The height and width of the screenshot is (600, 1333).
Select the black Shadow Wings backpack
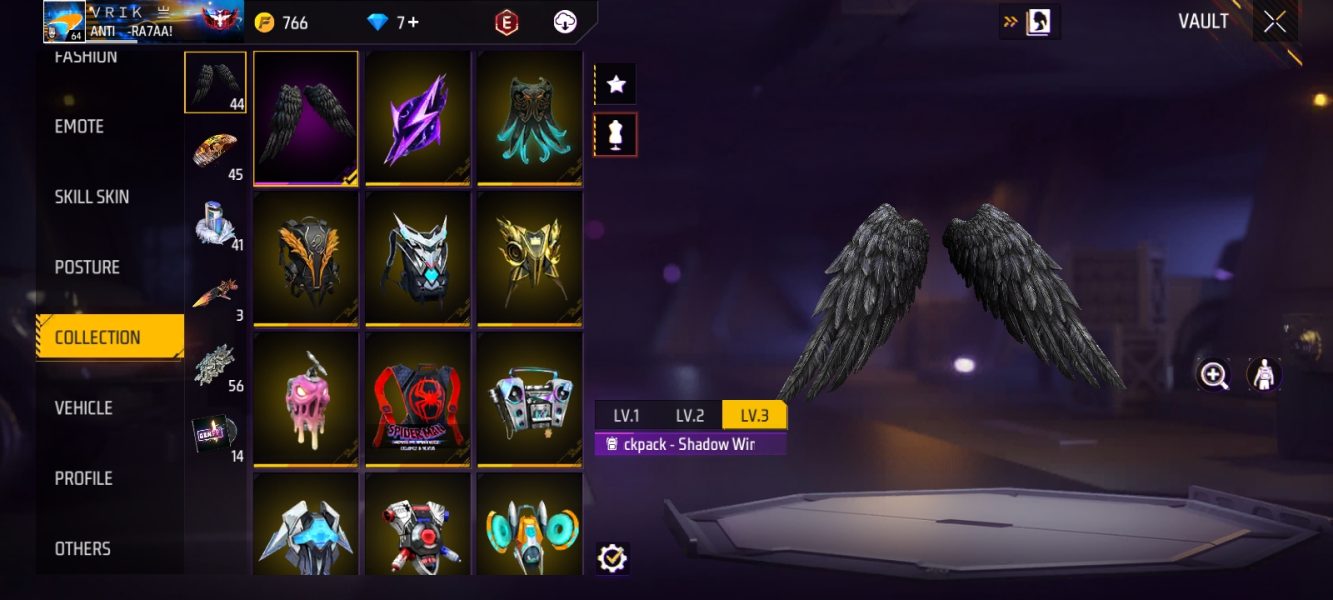coord(306,118)
